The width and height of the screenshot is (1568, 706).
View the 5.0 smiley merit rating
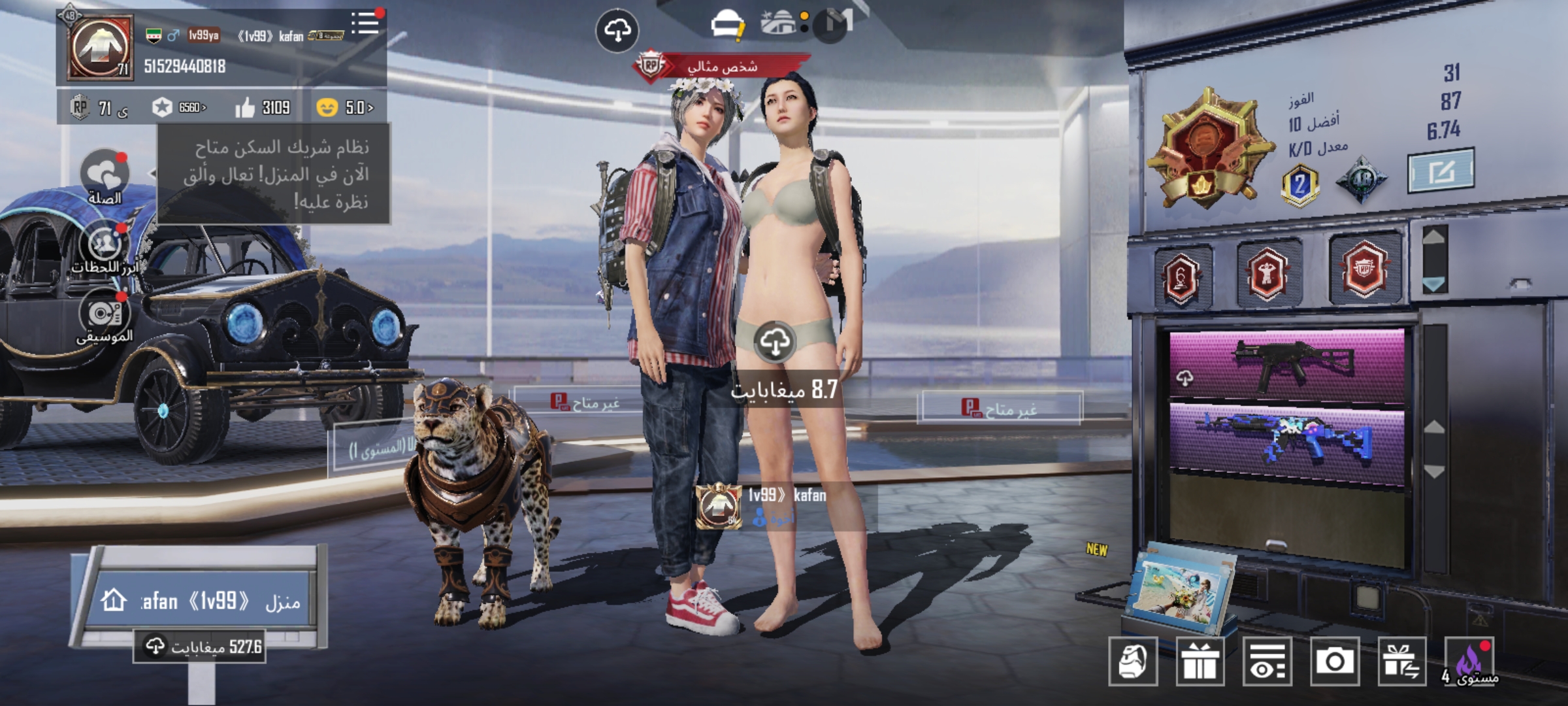345,108
